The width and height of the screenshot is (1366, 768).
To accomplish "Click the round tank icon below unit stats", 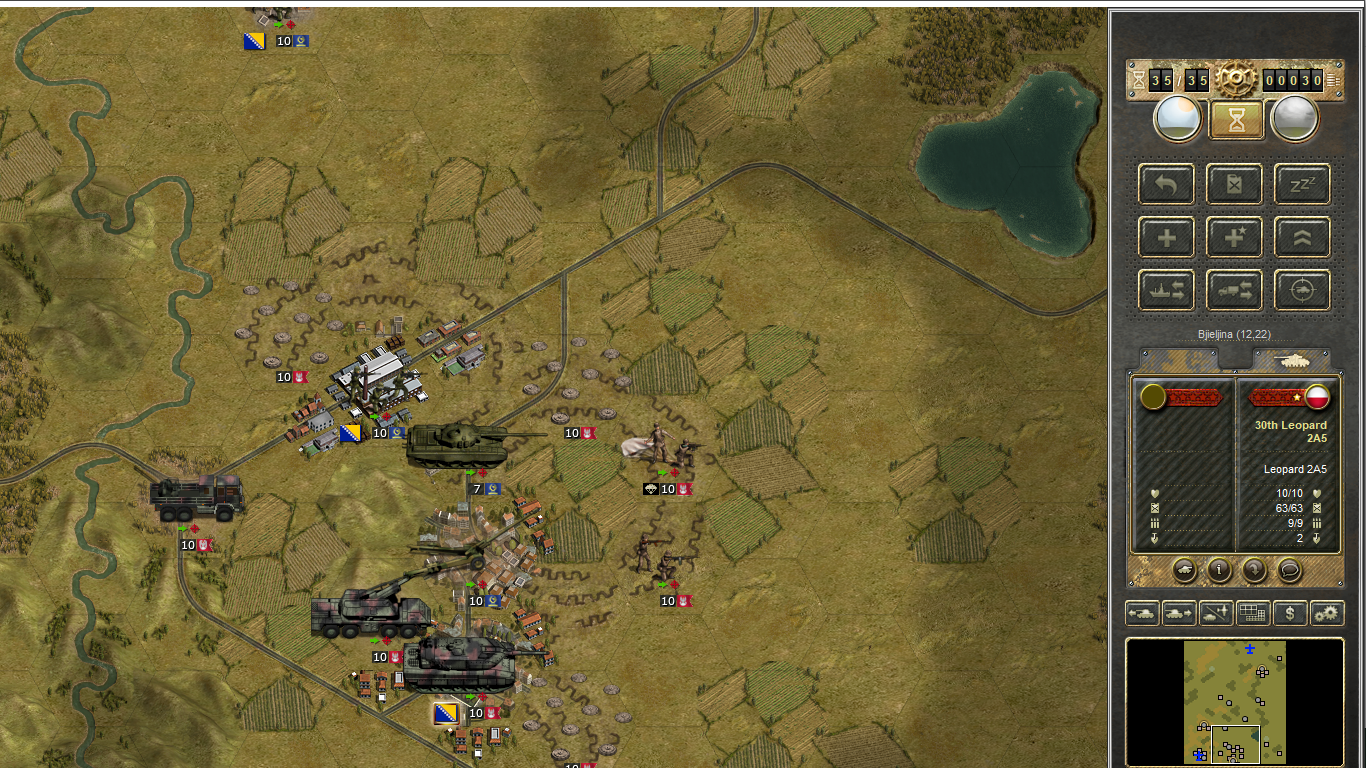I will pos(1185,570).
